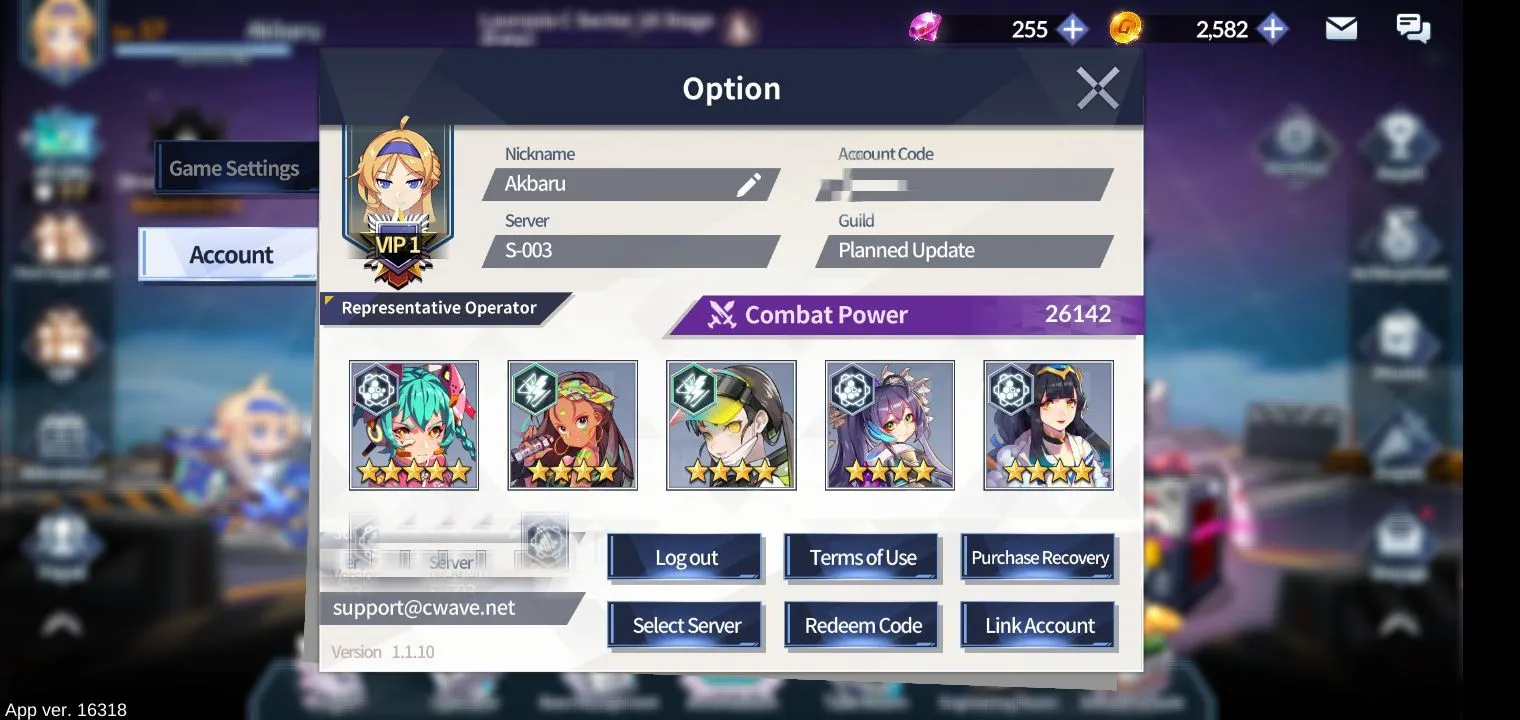This screenshot has width=1520, height=720.
Task: Select the Account tab
Action: pos(230,255)
